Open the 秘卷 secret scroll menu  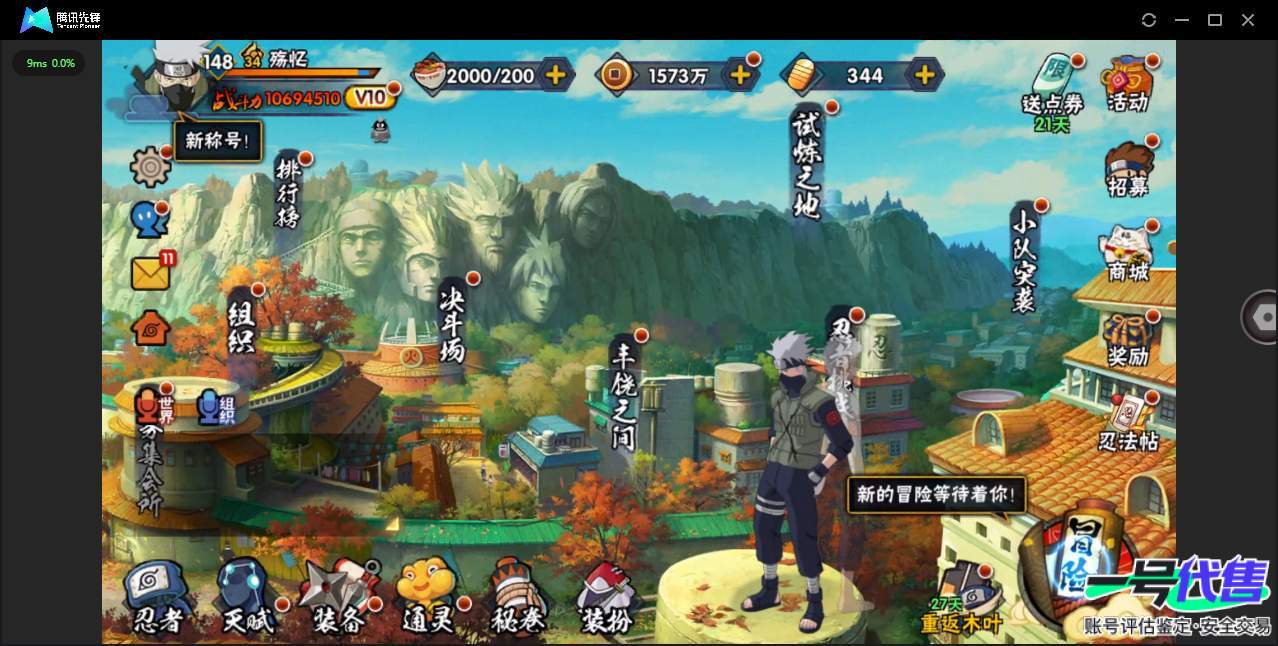518,598
